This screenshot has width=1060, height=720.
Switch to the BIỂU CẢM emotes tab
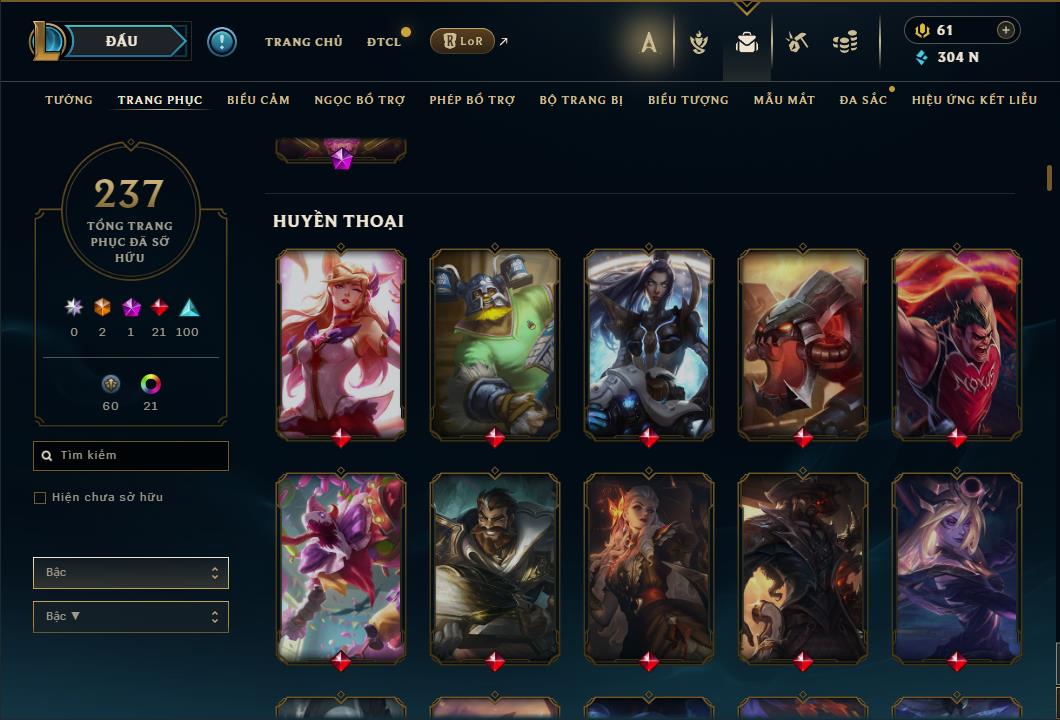(258, 100)
